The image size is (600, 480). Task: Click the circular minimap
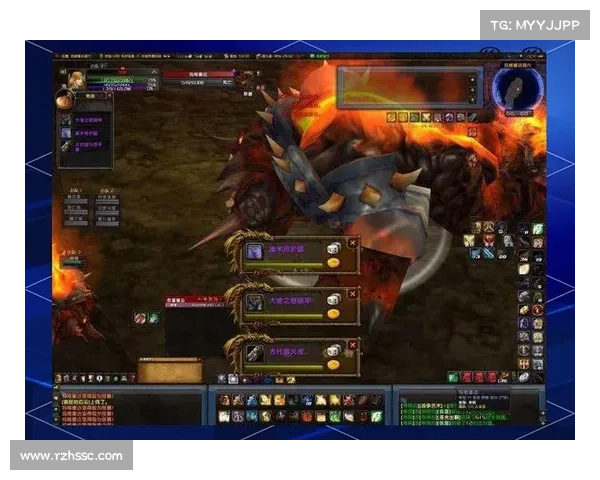click(x=517, y=88)
